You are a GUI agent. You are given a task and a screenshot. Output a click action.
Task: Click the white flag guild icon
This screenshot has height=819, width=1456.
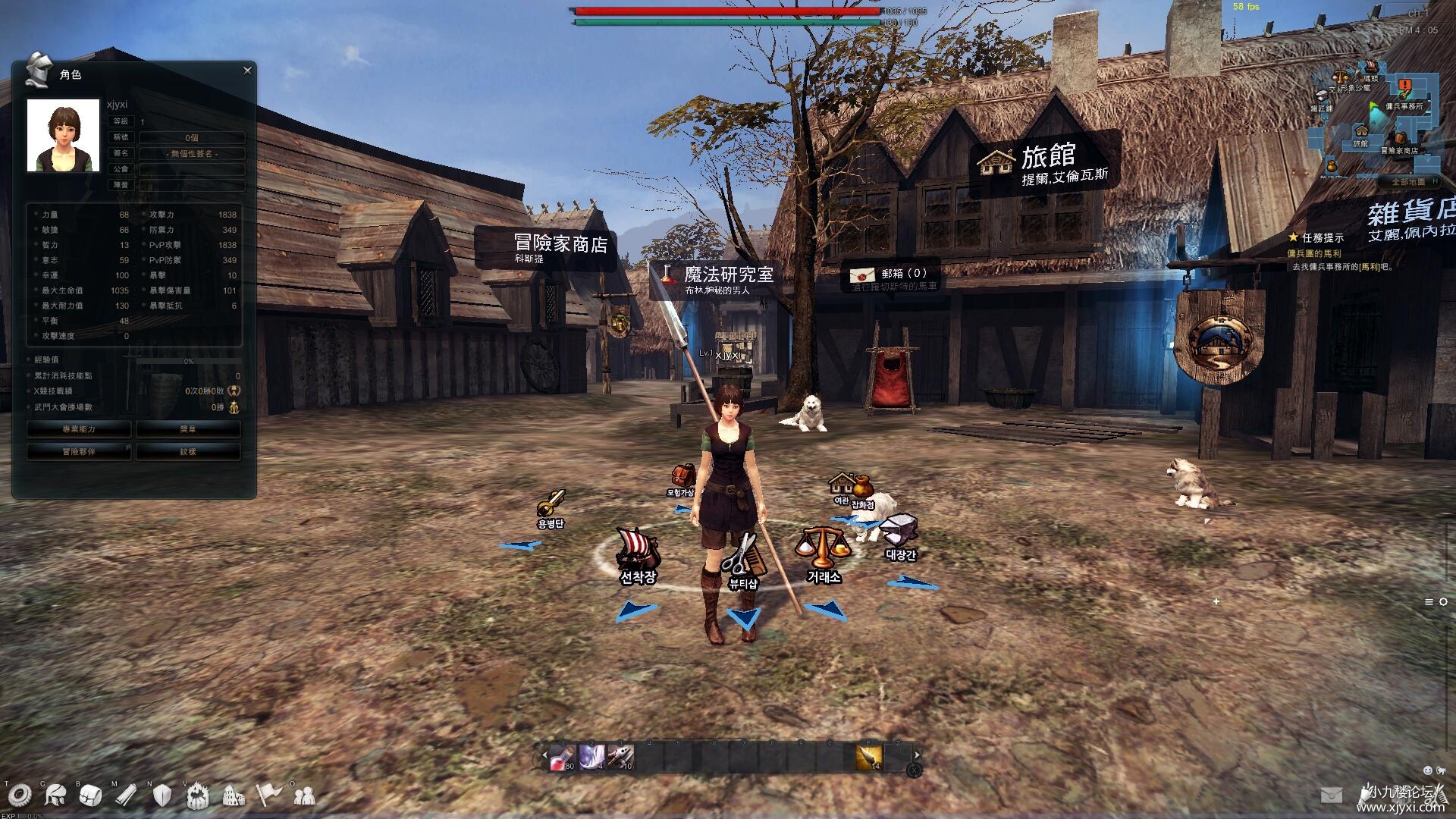pyautogui.click(x=269, y=795)
